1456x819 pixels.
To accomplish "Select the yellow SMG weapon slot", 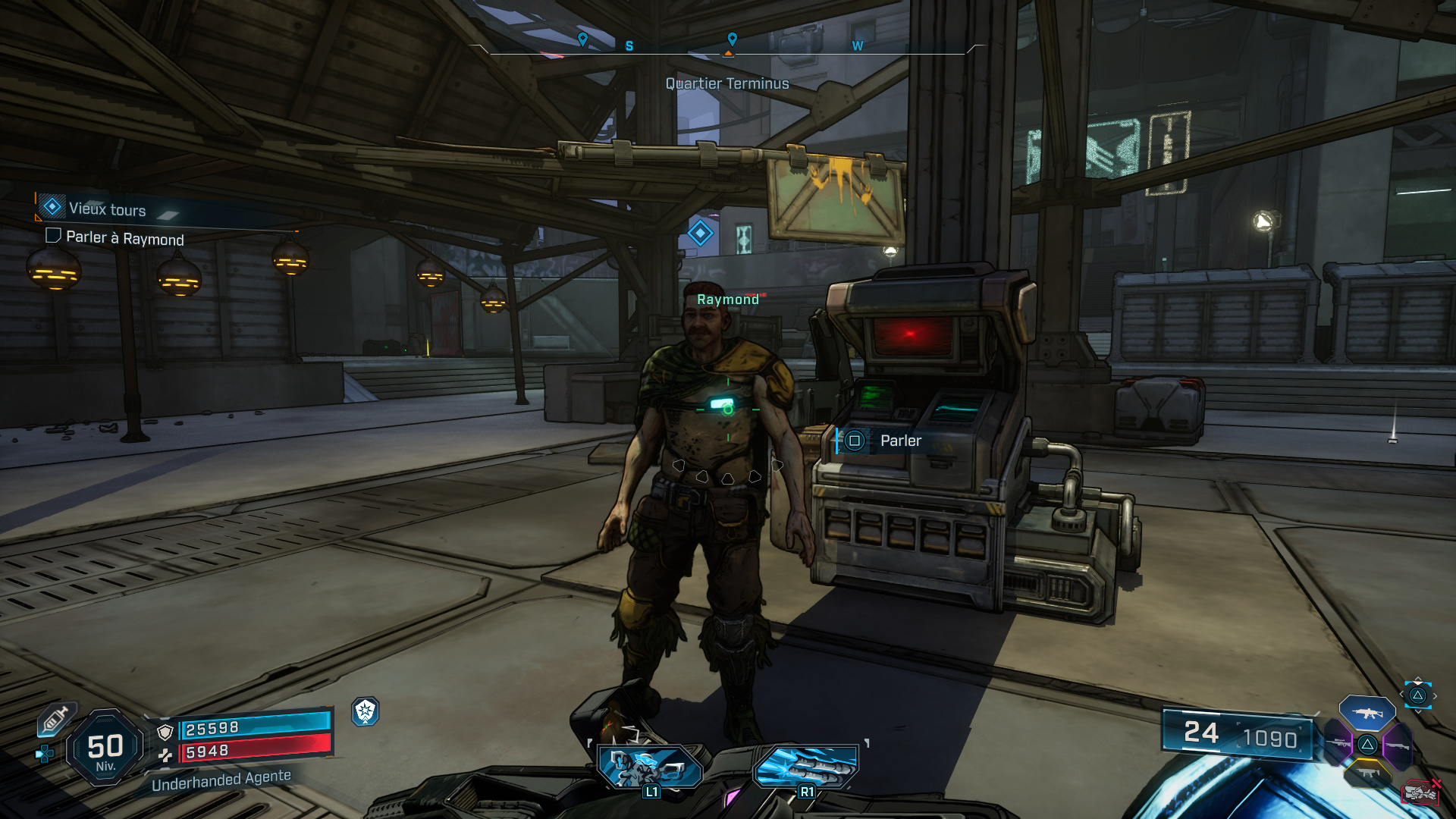I will click(x=1368, y=772).
